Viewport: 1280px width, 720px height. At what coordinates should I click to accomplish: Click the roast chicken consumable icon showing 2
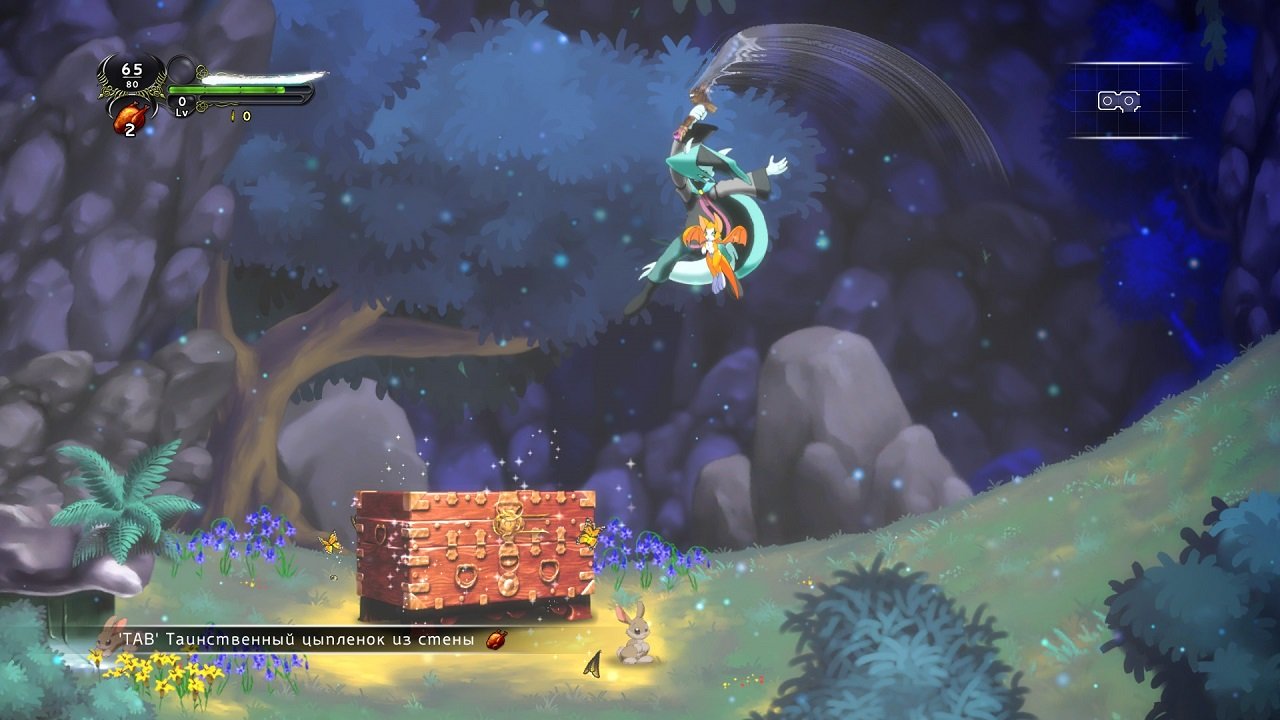tap(130, 118)
